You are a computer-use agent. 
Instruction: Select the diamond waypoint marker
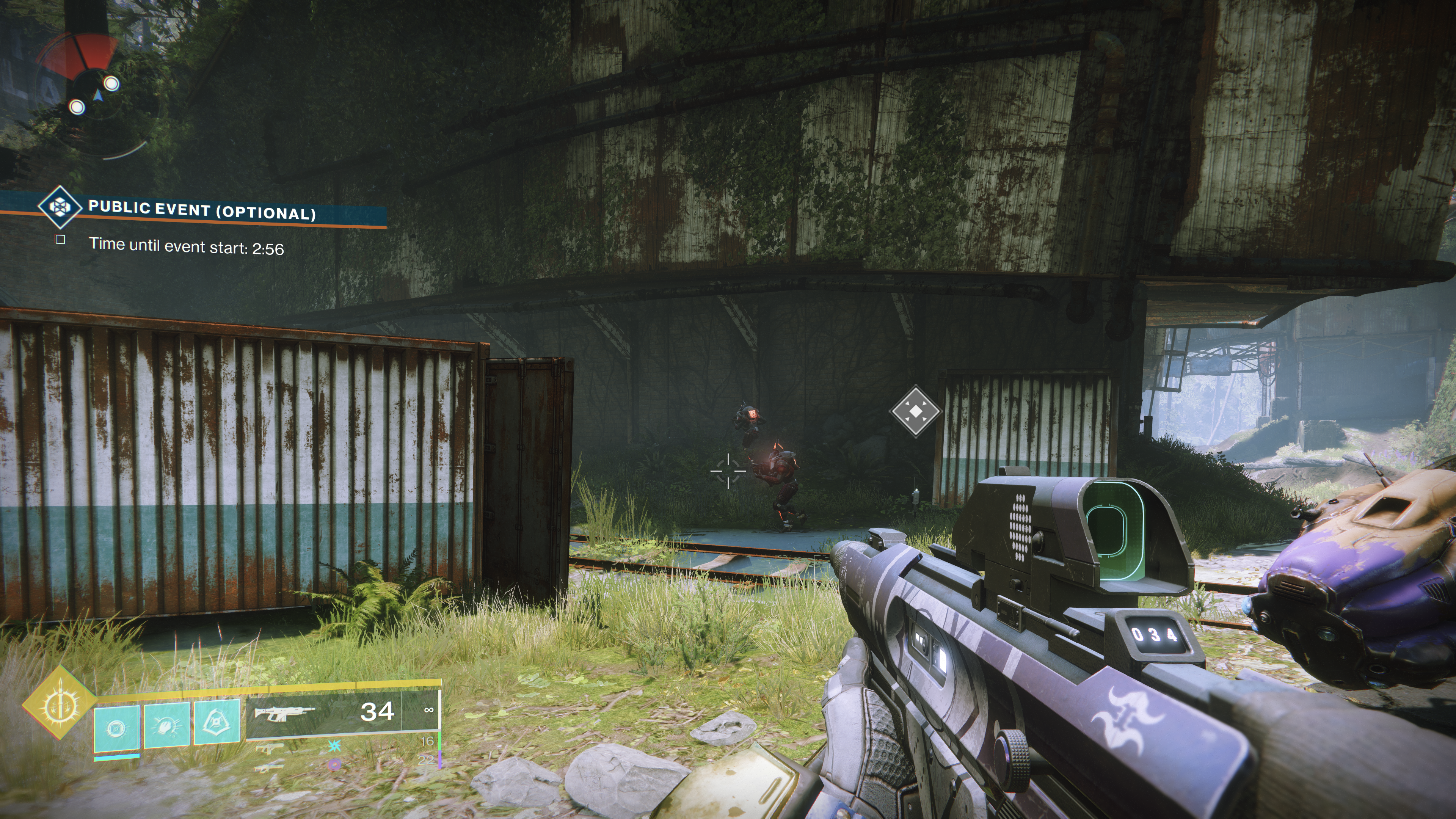tap(916, 411)
